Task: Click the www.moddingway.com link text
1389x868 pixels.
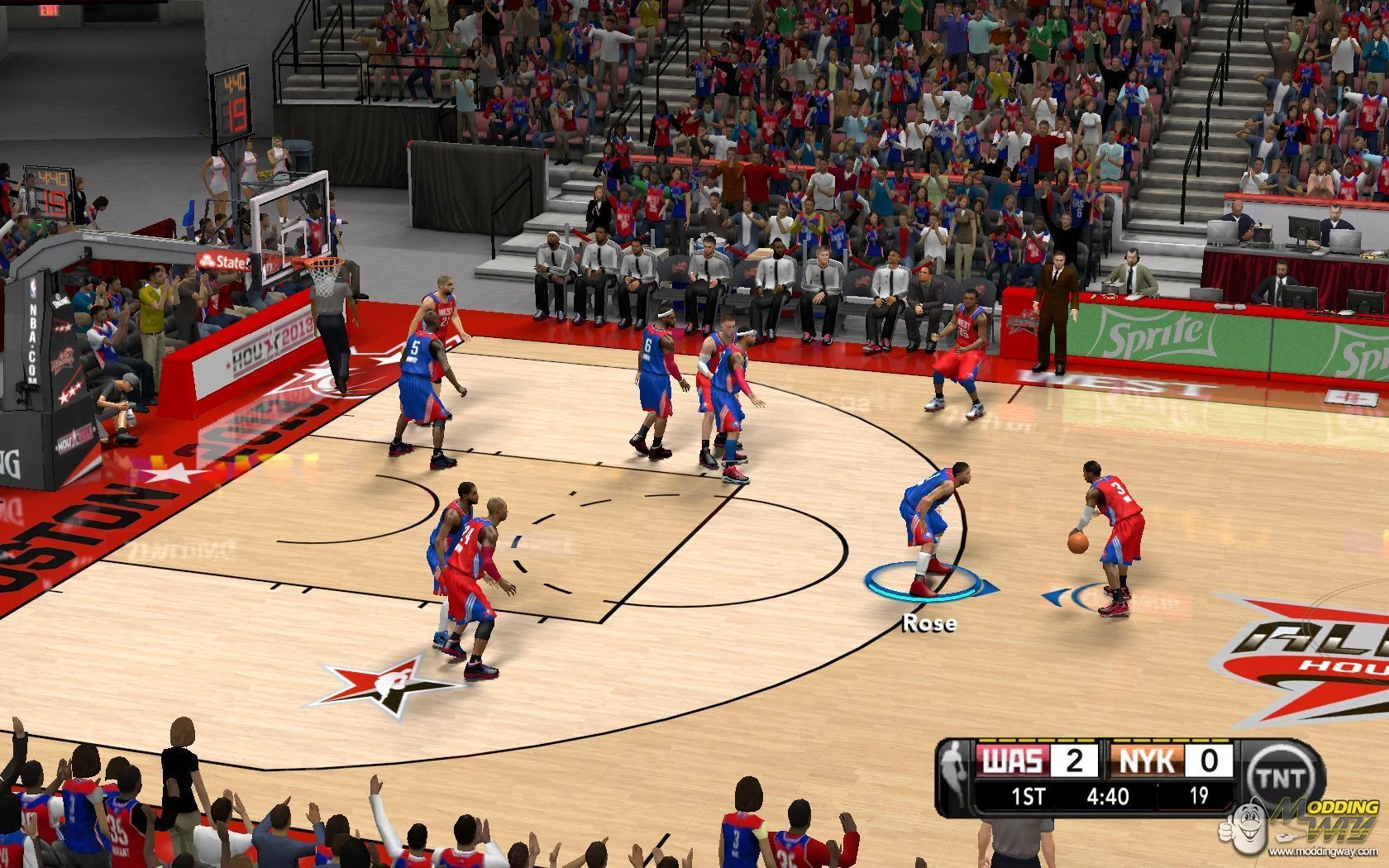Action: coord(1323,851)
